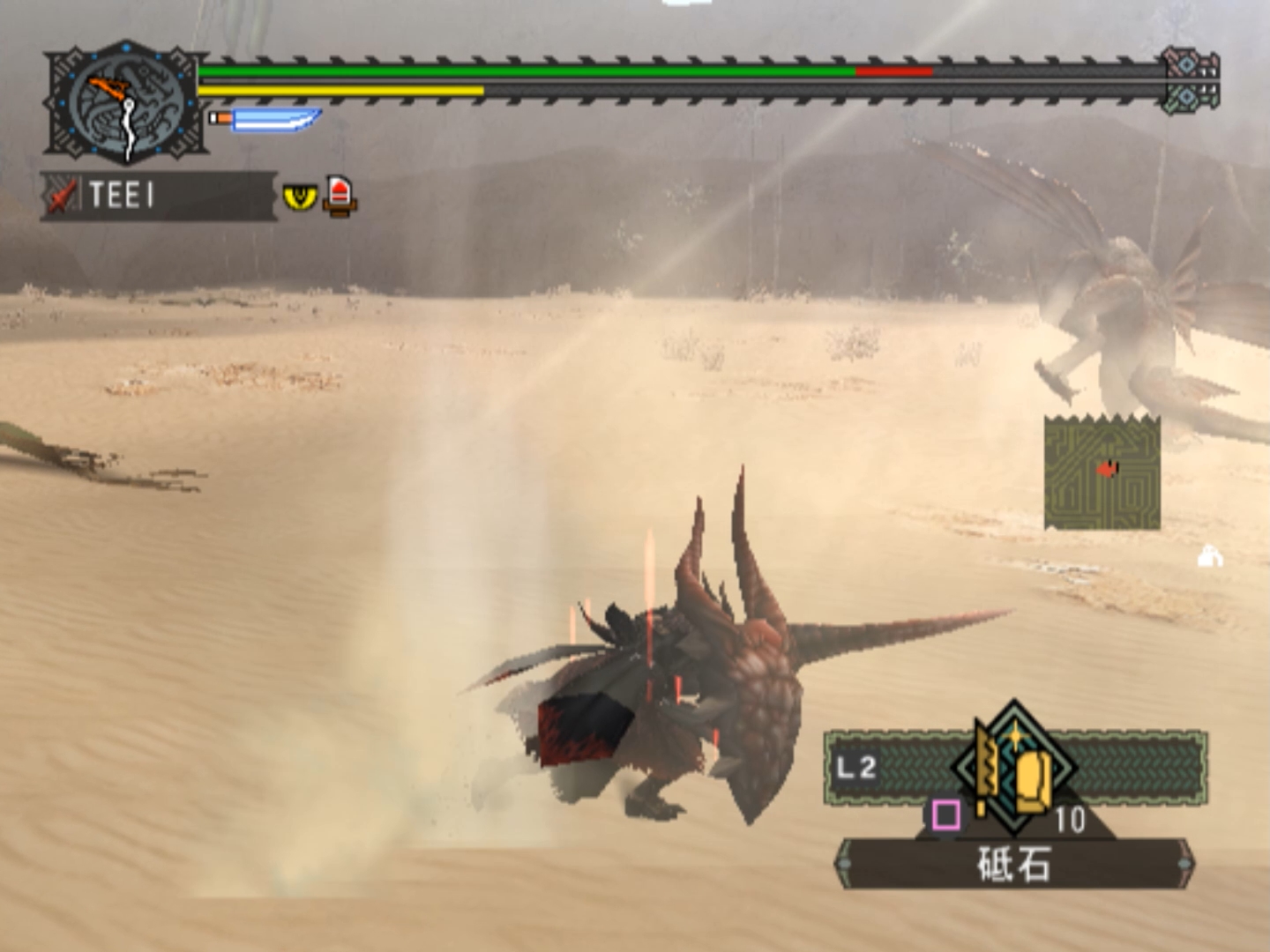The image size is (1270, 952).
Task: Click the yellow eye status icon
Action: tap(299, 195)
